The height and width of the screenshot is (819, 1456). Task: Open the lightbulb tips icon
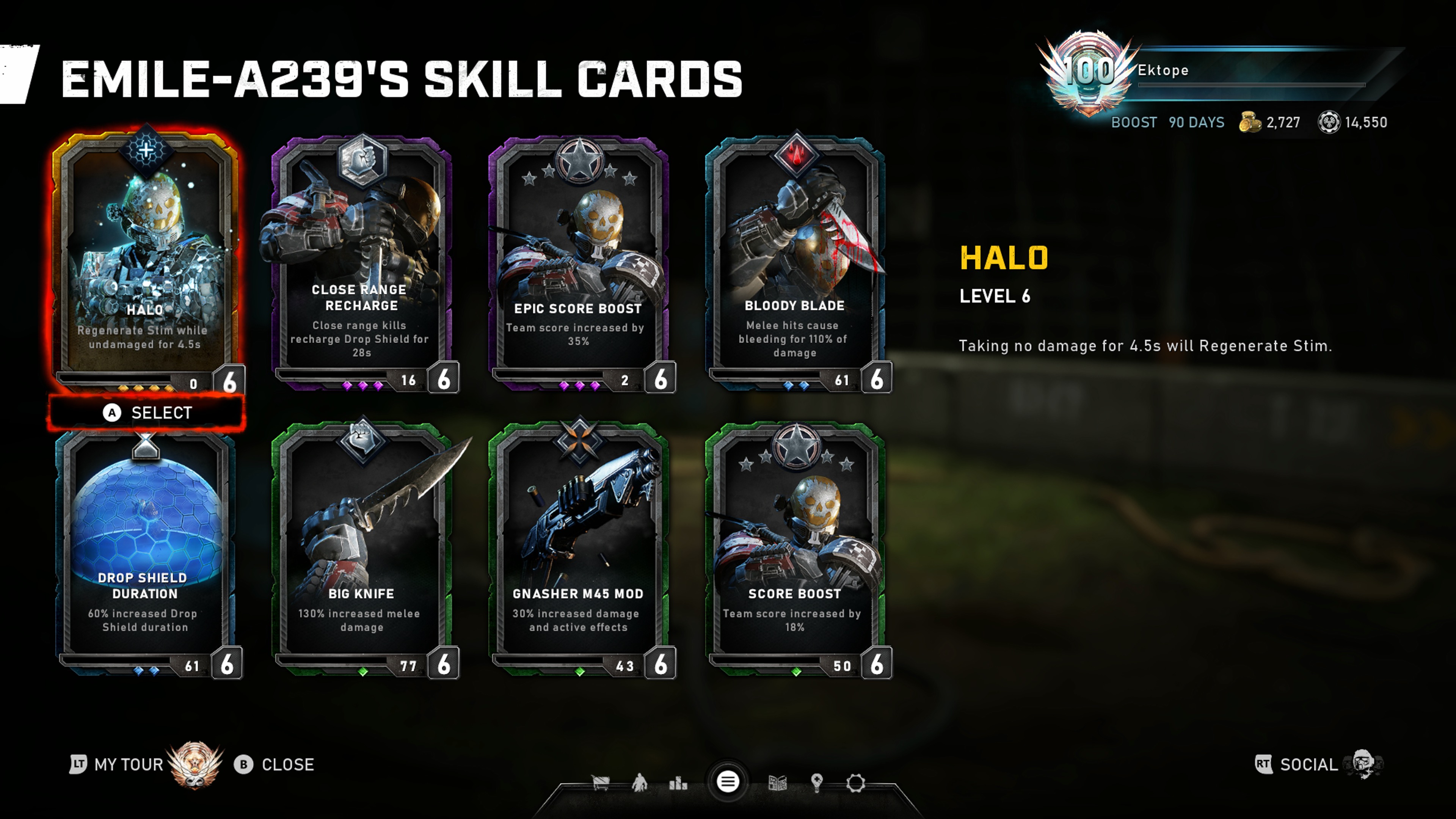click(816, 783)
